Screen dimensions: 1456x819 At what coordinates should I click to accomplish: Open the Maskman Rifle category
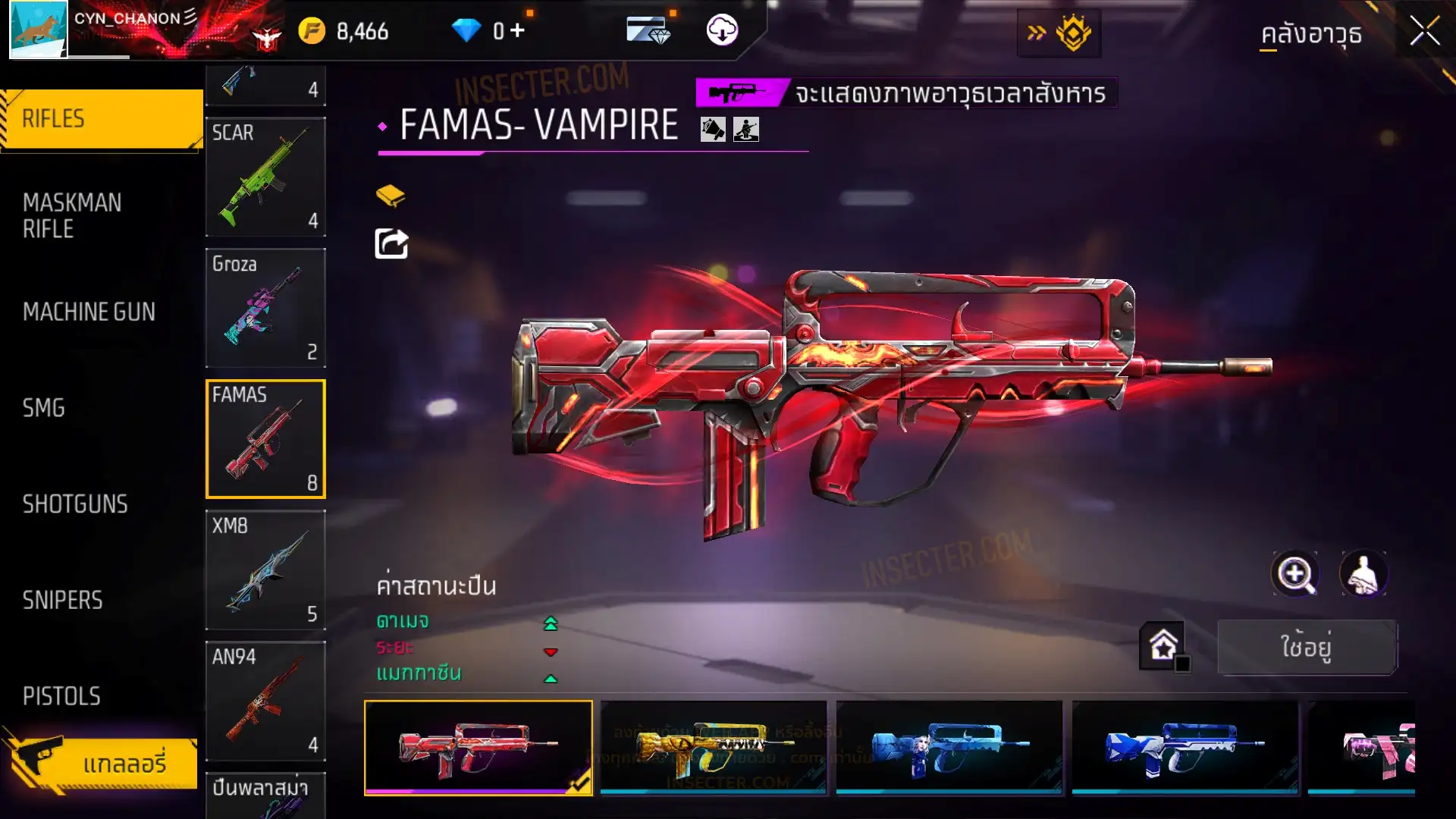point(72,215)
